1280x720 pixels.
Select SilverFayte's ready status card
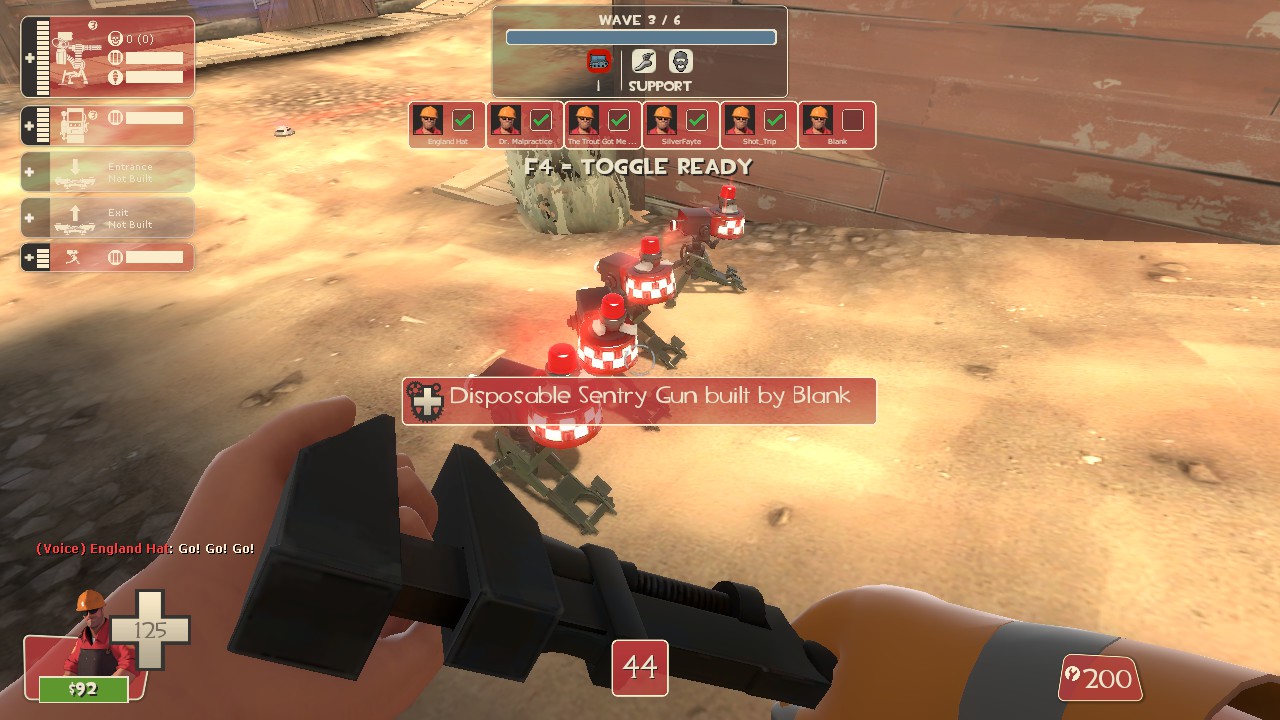(681, 125)
